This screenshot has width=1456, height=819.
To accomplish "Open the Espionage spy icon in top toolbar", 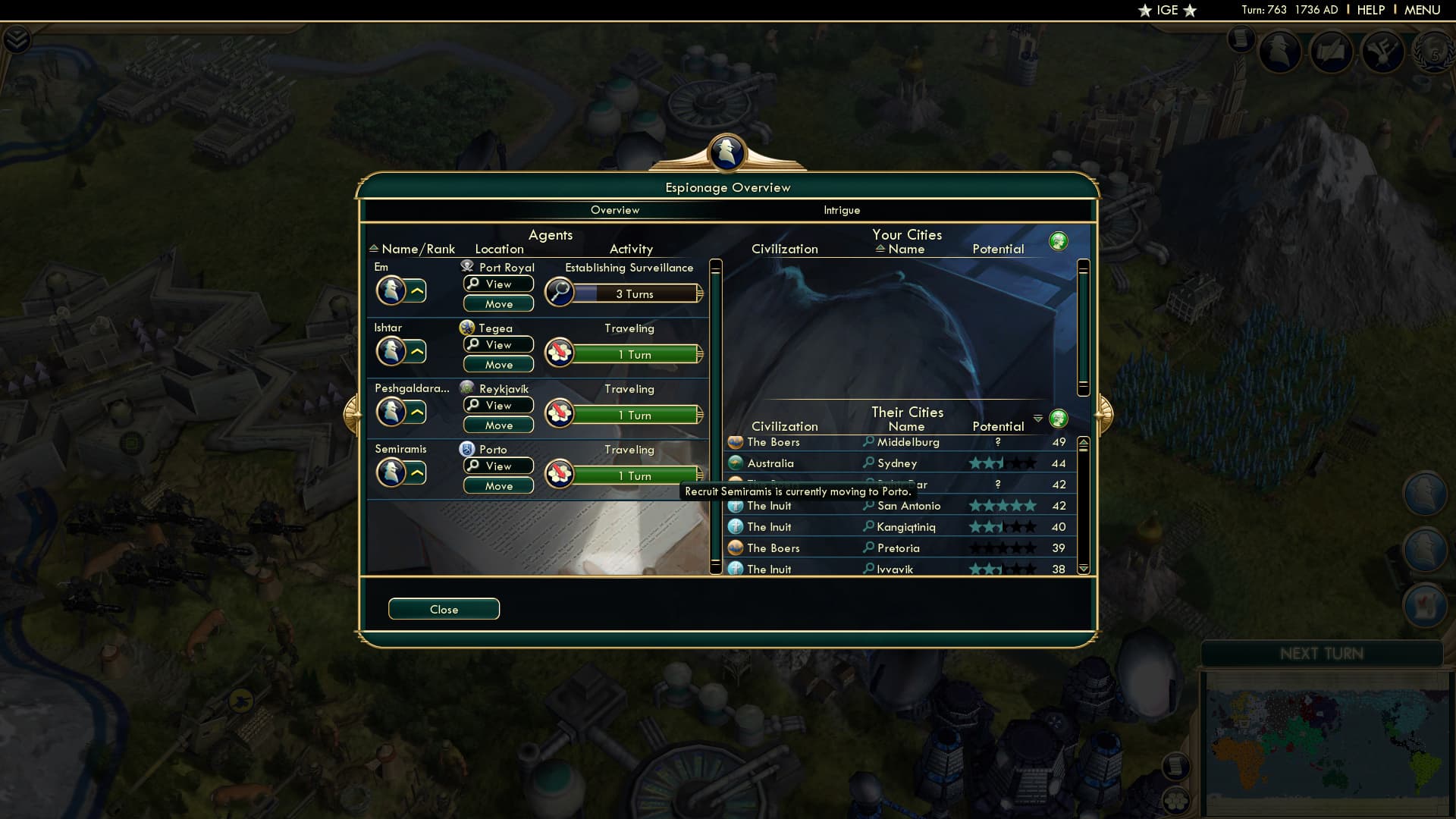I will (1281, 52).
